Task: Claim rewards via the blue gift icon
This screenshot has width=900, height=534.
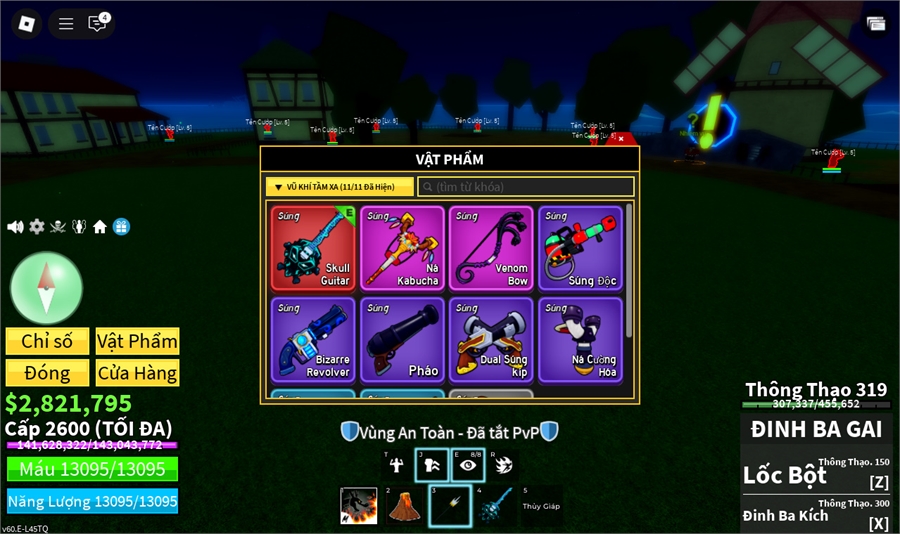Action: tap(121, 227)
